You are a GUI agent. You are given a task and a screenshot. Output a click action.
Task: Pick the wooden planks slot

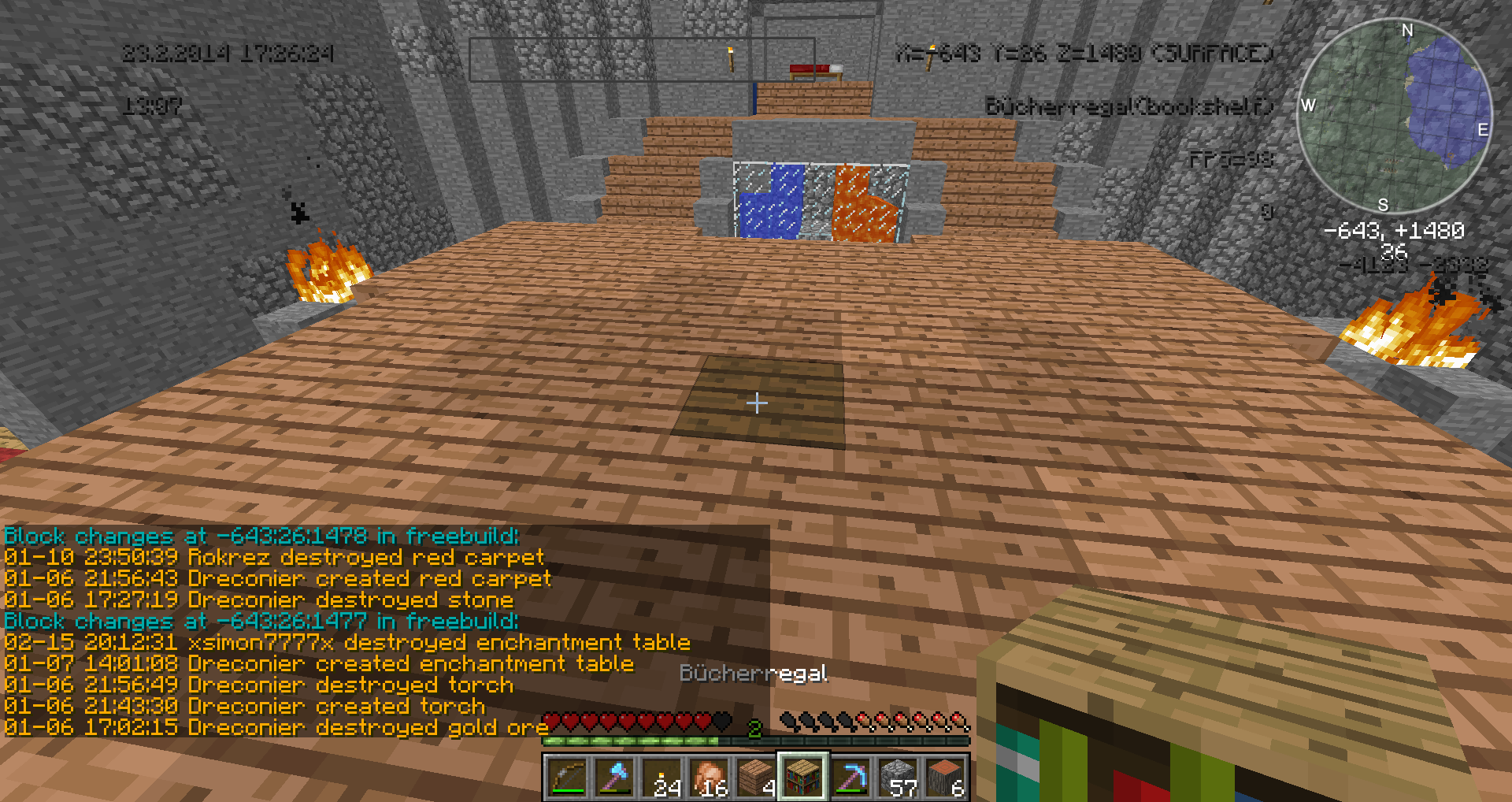[x=756, y=777]
